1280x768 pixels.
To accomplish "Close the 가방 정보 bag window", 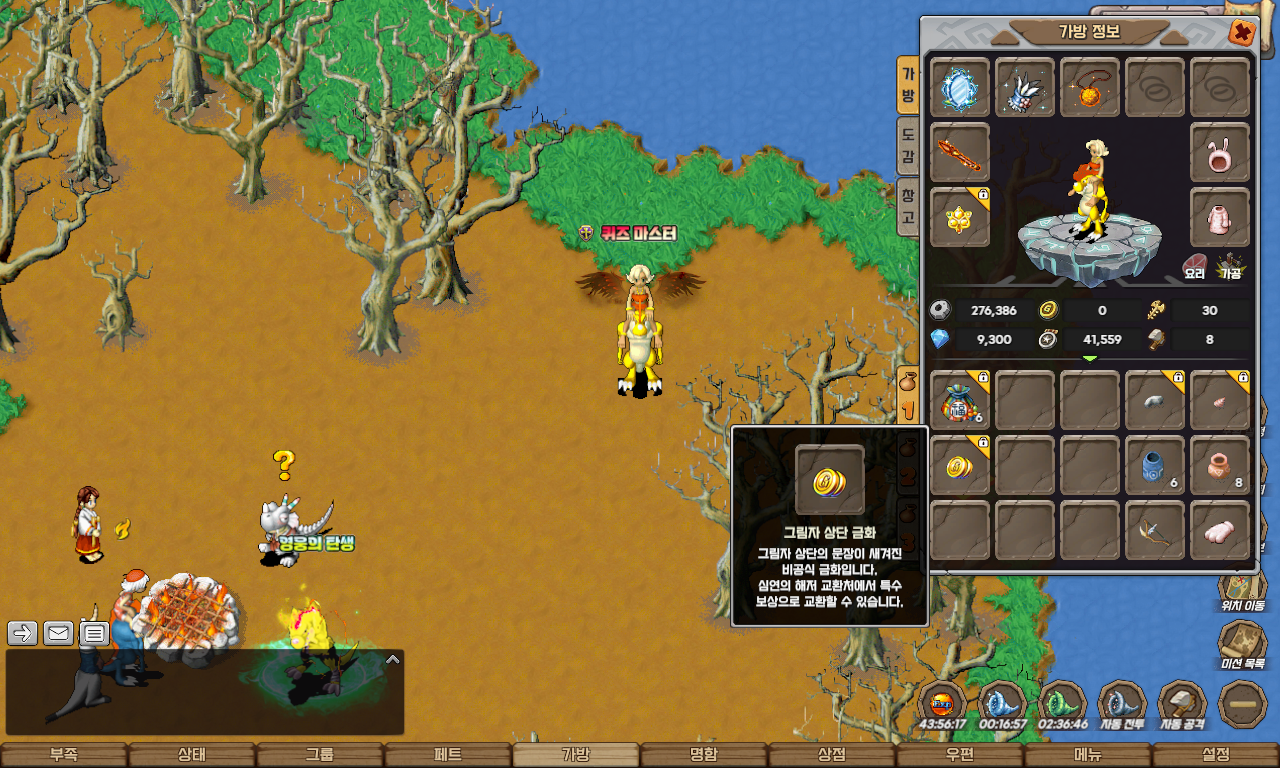I will point(1242,32).
